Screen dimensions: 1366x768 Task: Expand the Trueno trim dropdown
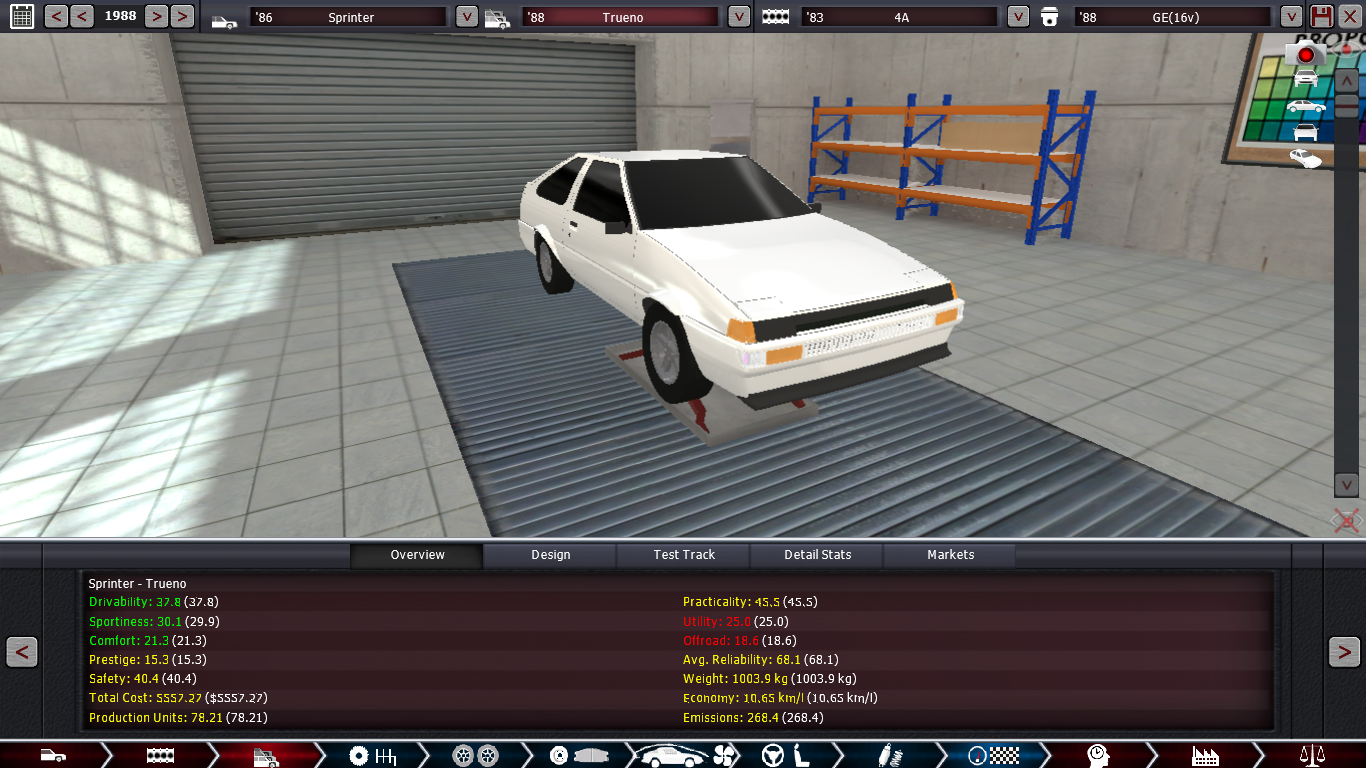tap(738, 17)
